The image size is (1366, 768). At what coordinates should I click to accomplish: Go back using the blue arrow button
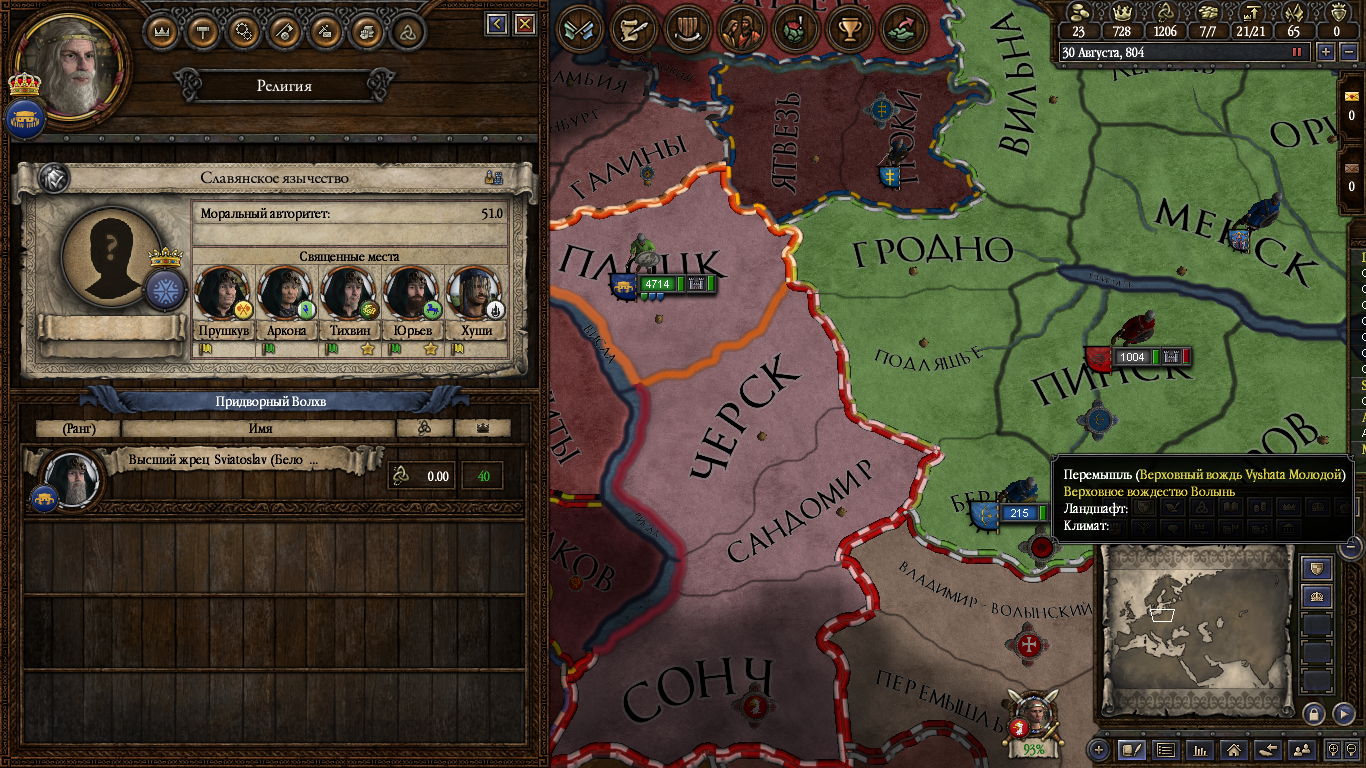[x=497, y=23]
